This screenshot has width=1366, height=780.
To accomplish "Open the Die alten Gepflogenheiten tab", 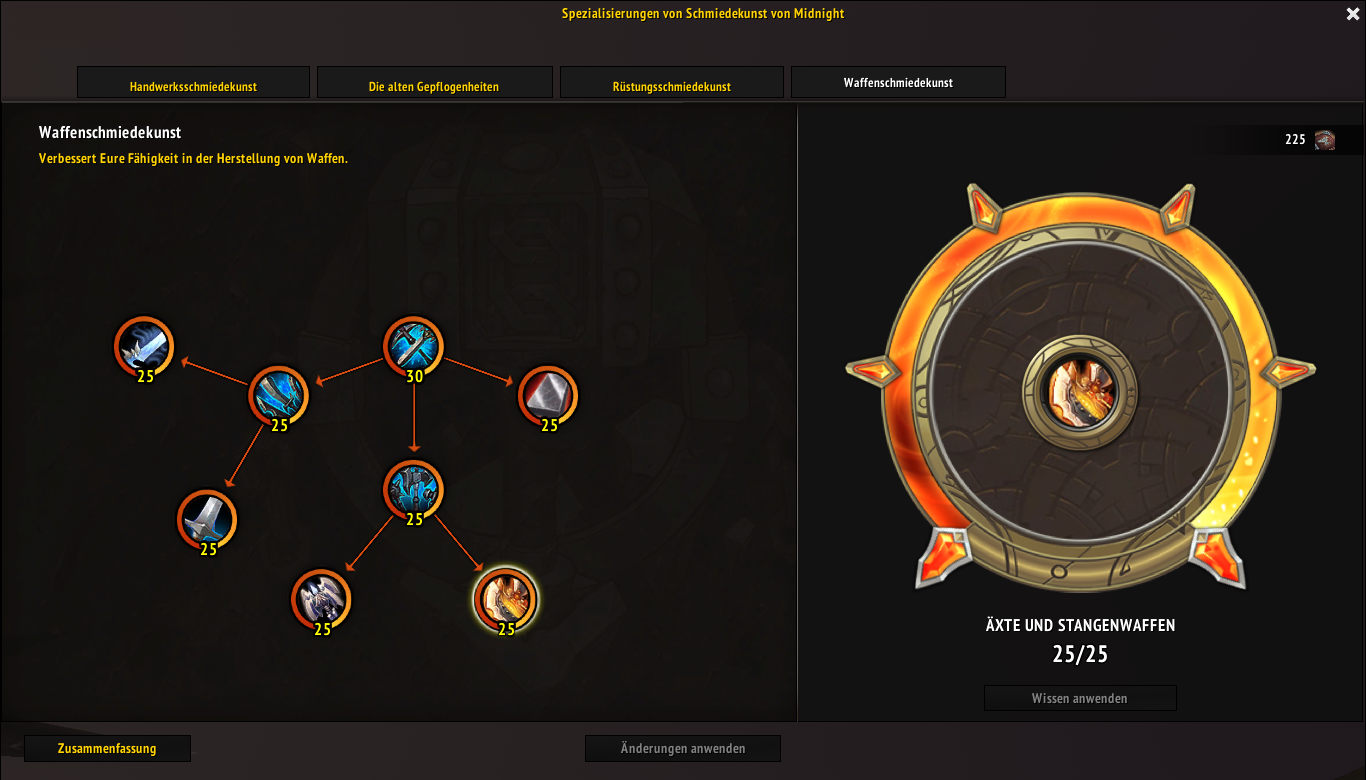I will (x=434, y=83).
